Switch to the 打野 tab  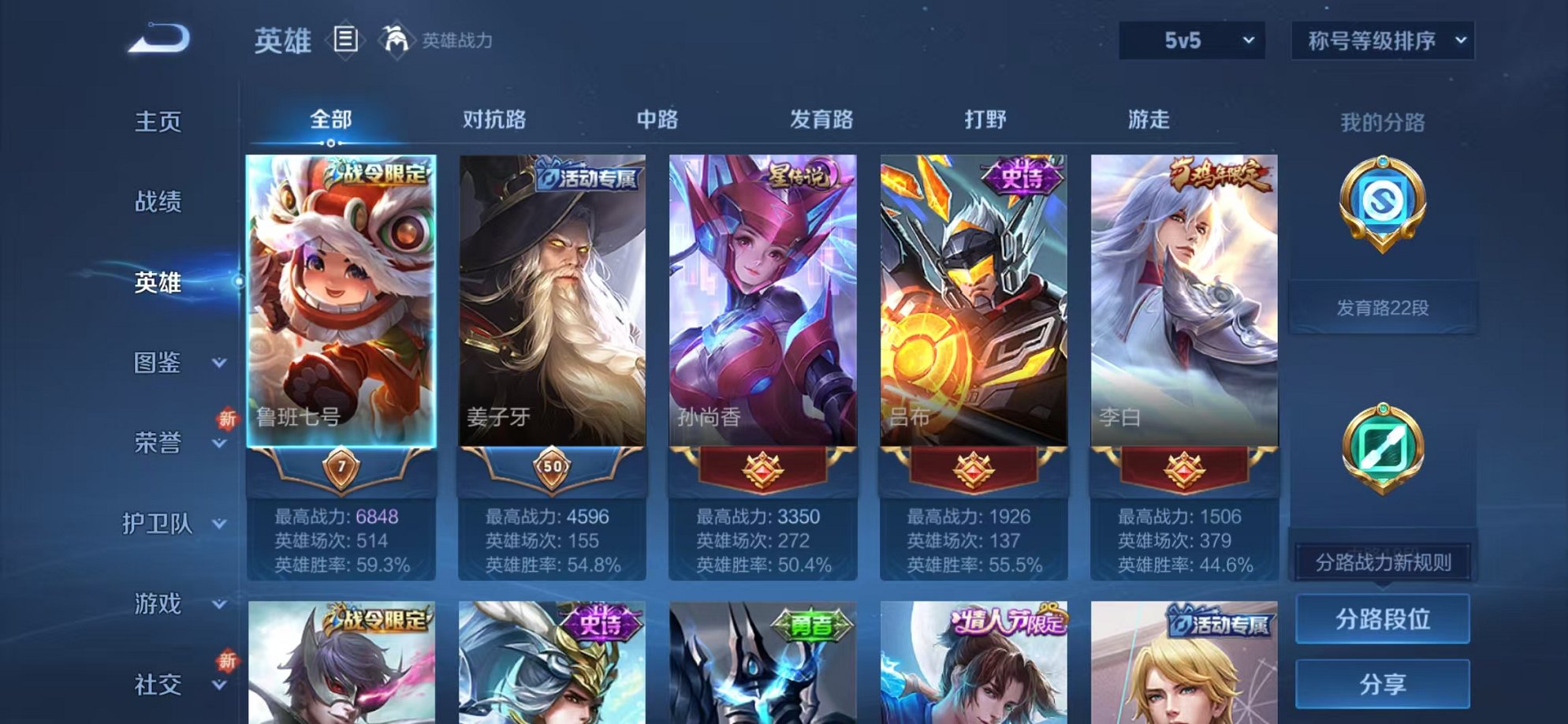[985, 118]
